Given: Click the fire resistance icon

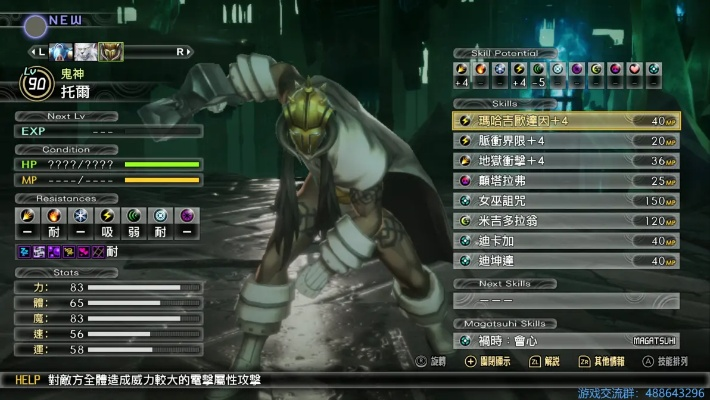Looking at the screenshot, I should pyautogui.click(x=54, y=216).
